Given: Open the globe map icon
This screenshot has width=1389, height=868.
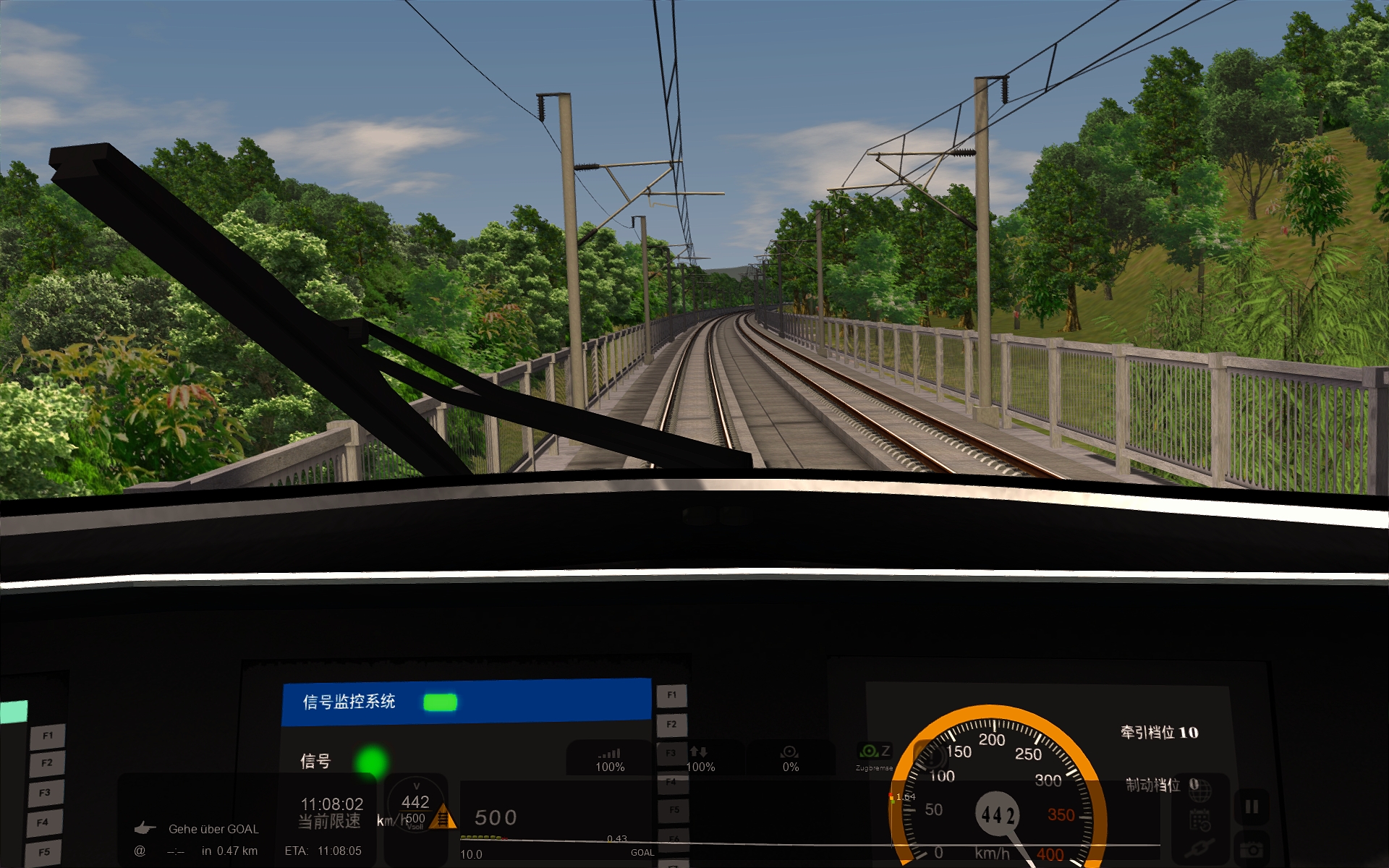Looking at the screenshot, I should point(1199,793).
